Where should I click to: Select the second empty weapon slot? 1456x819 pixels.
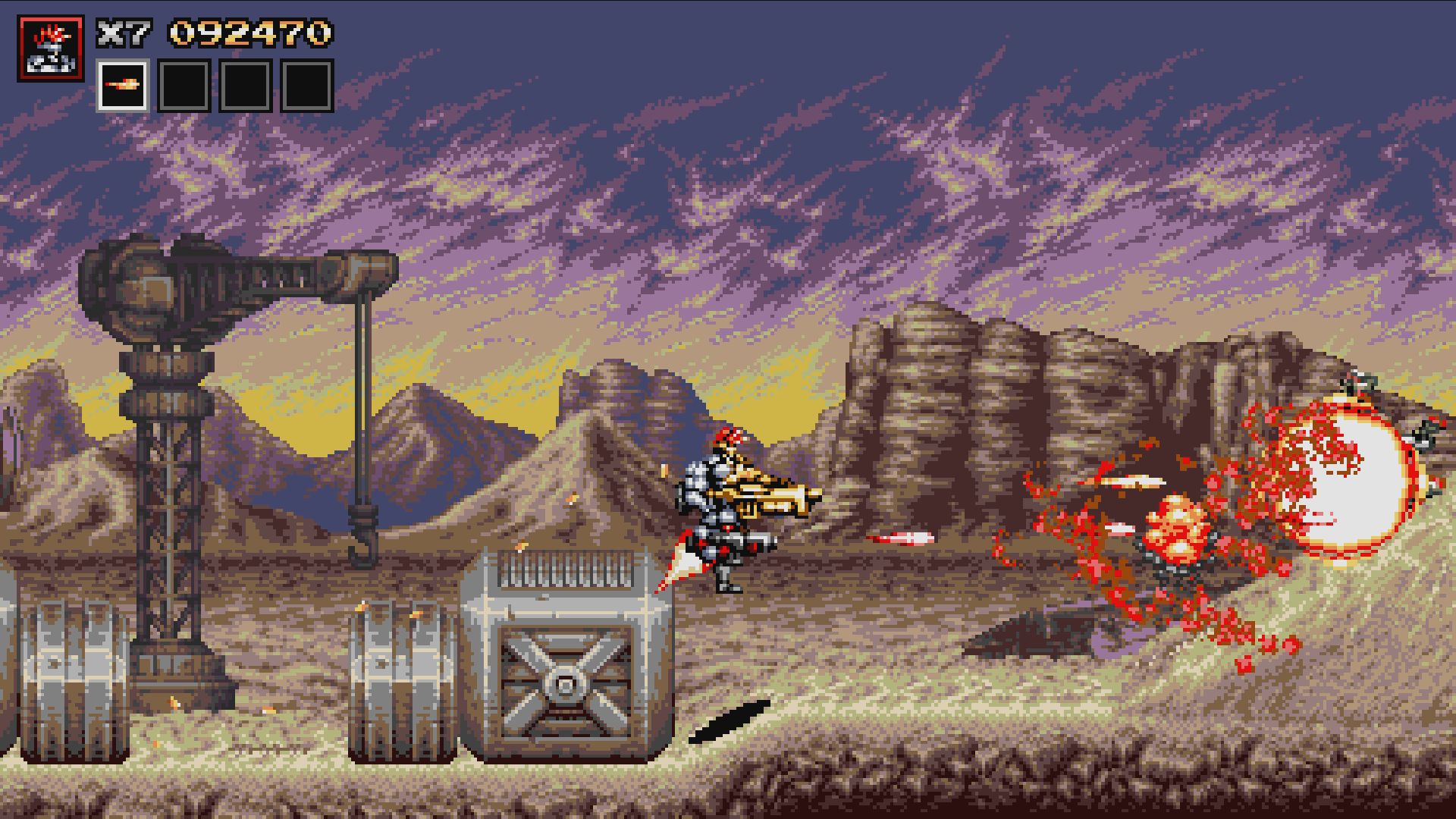pyautogui.click(x=182, y=86)
